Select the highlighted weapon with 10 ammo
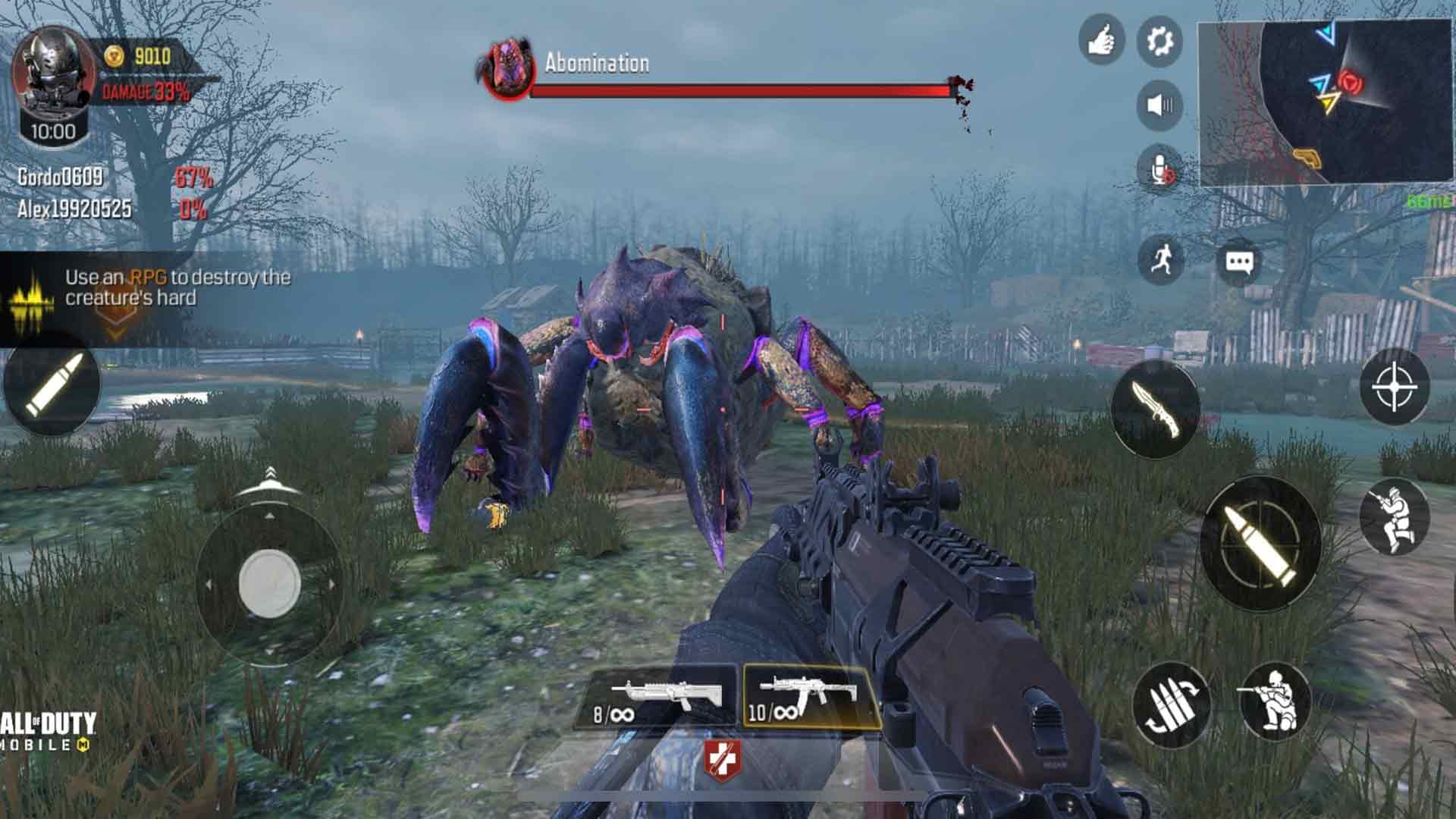This screenshot has height=819, width=1456. pos(810,698)
